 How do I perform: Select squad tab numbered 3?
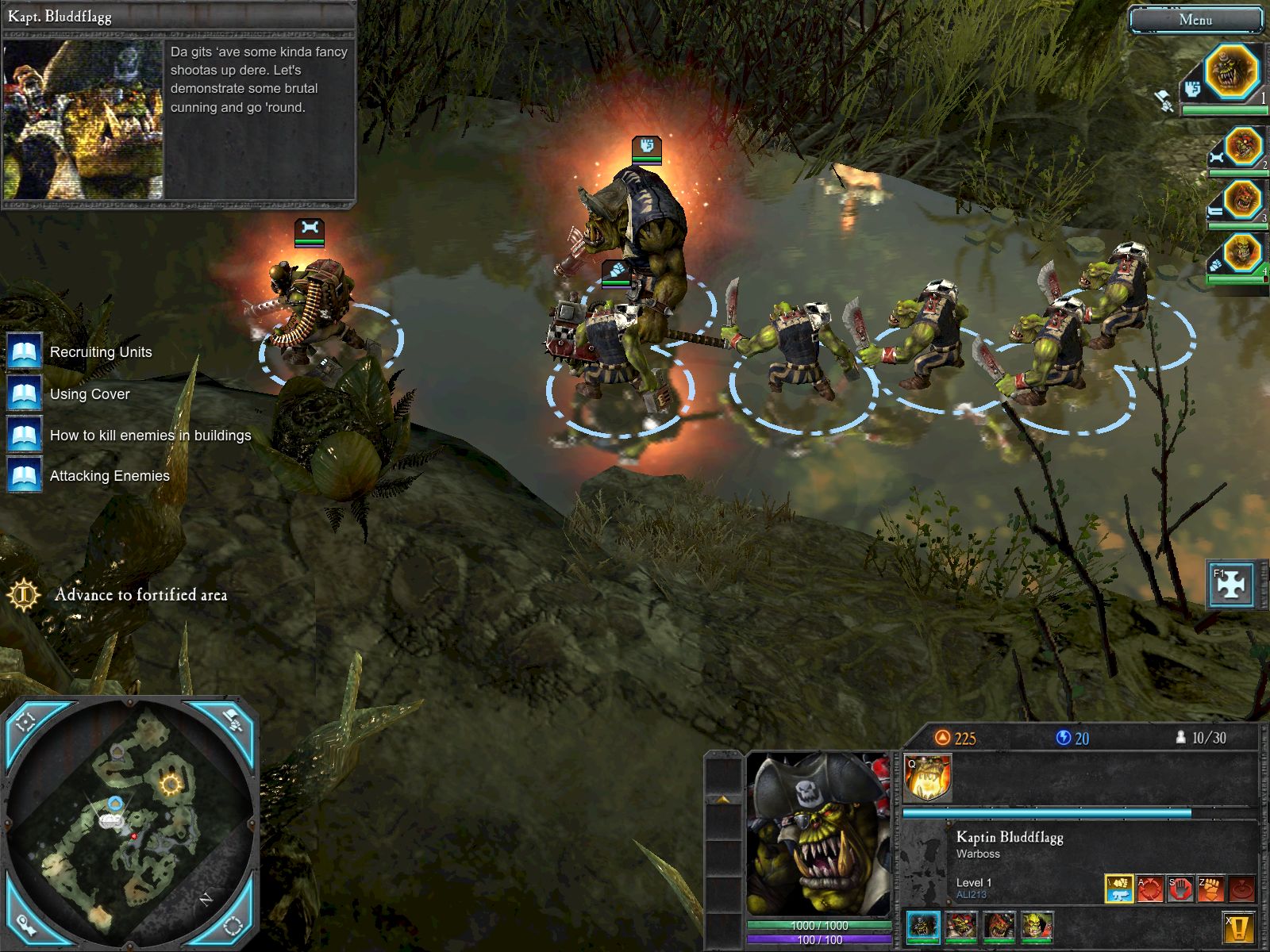[x=1242, y=200]
